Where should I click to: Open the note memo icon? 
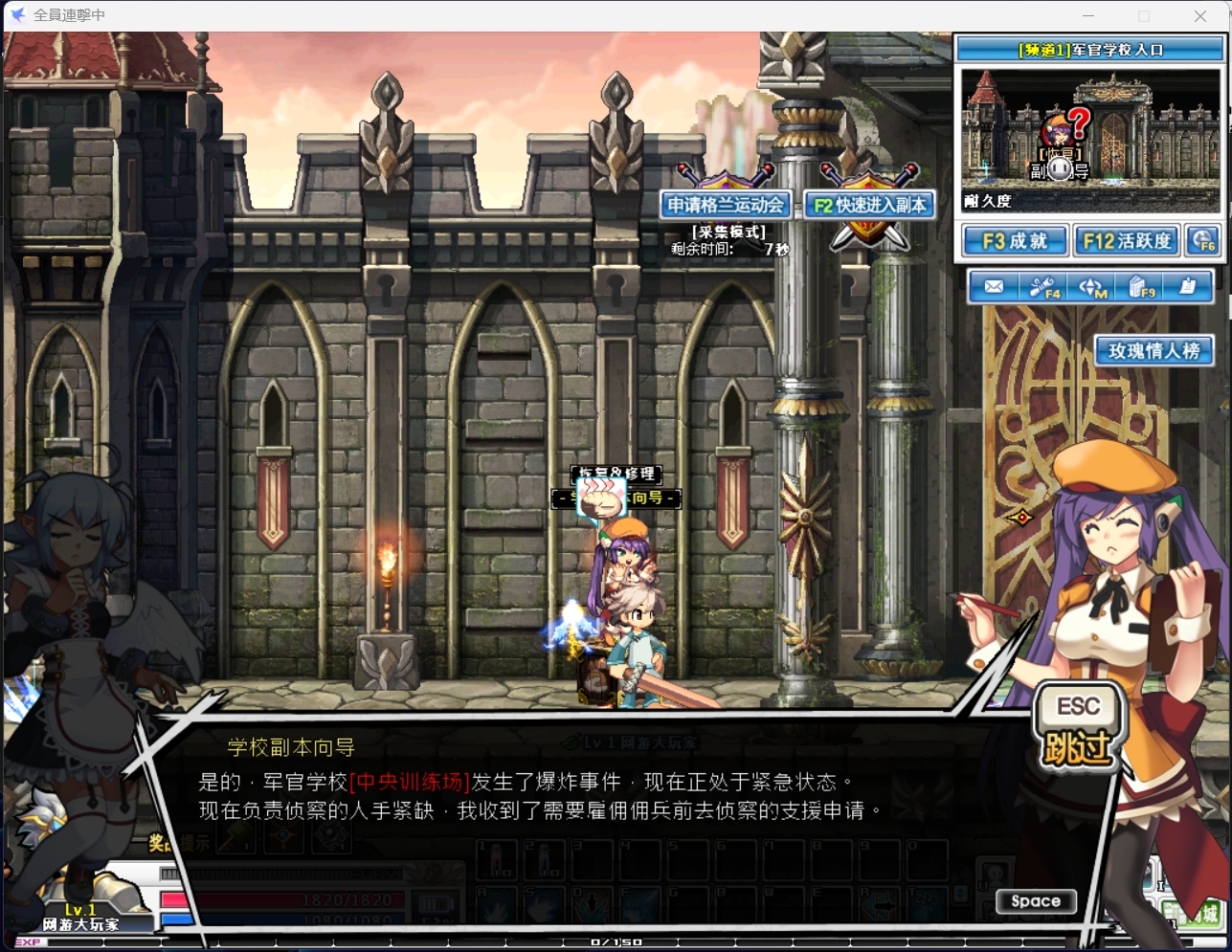[1188, 287]
